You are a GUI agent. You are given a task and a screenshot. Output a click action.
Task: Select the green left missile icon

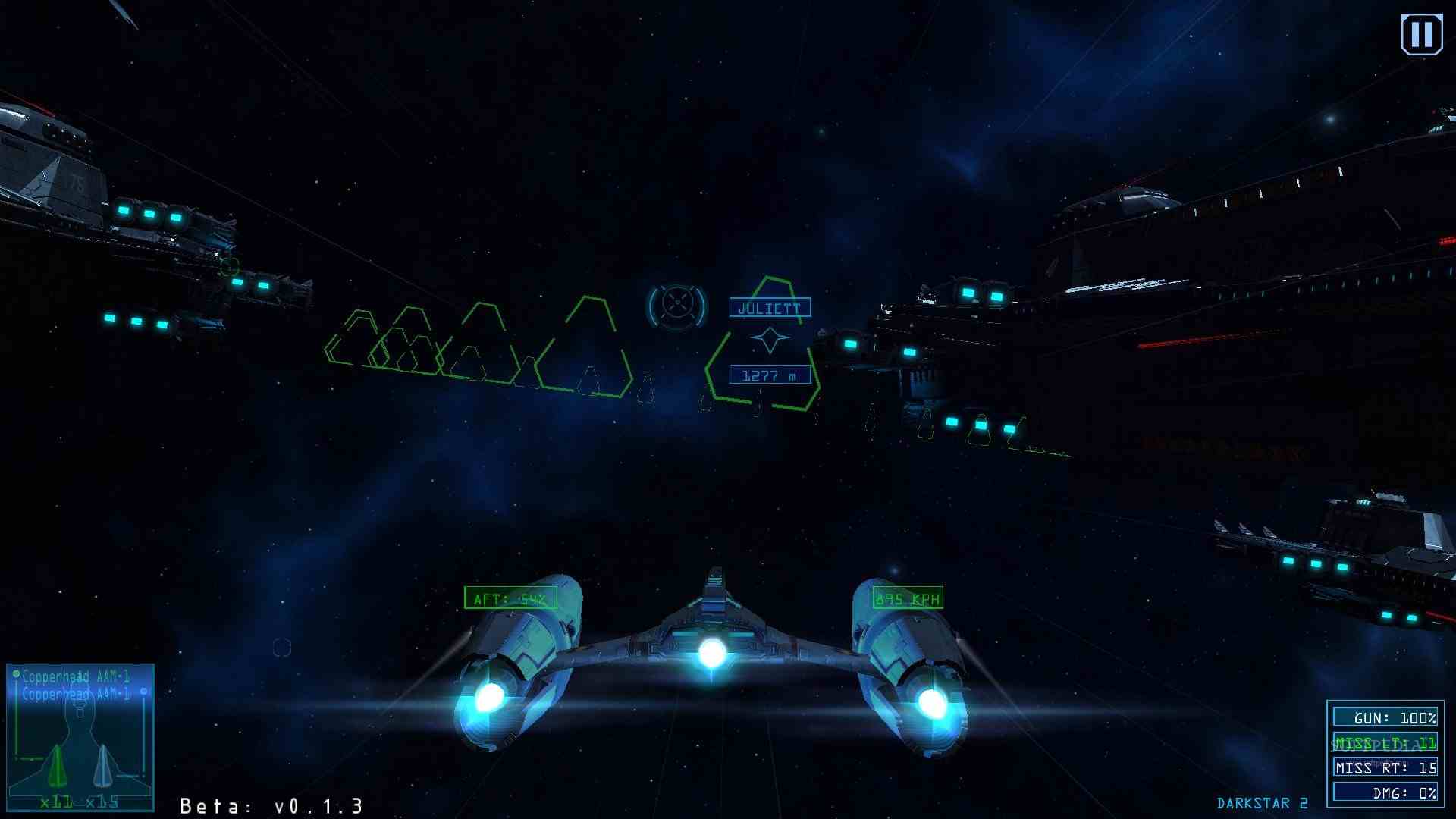point(56,767)
